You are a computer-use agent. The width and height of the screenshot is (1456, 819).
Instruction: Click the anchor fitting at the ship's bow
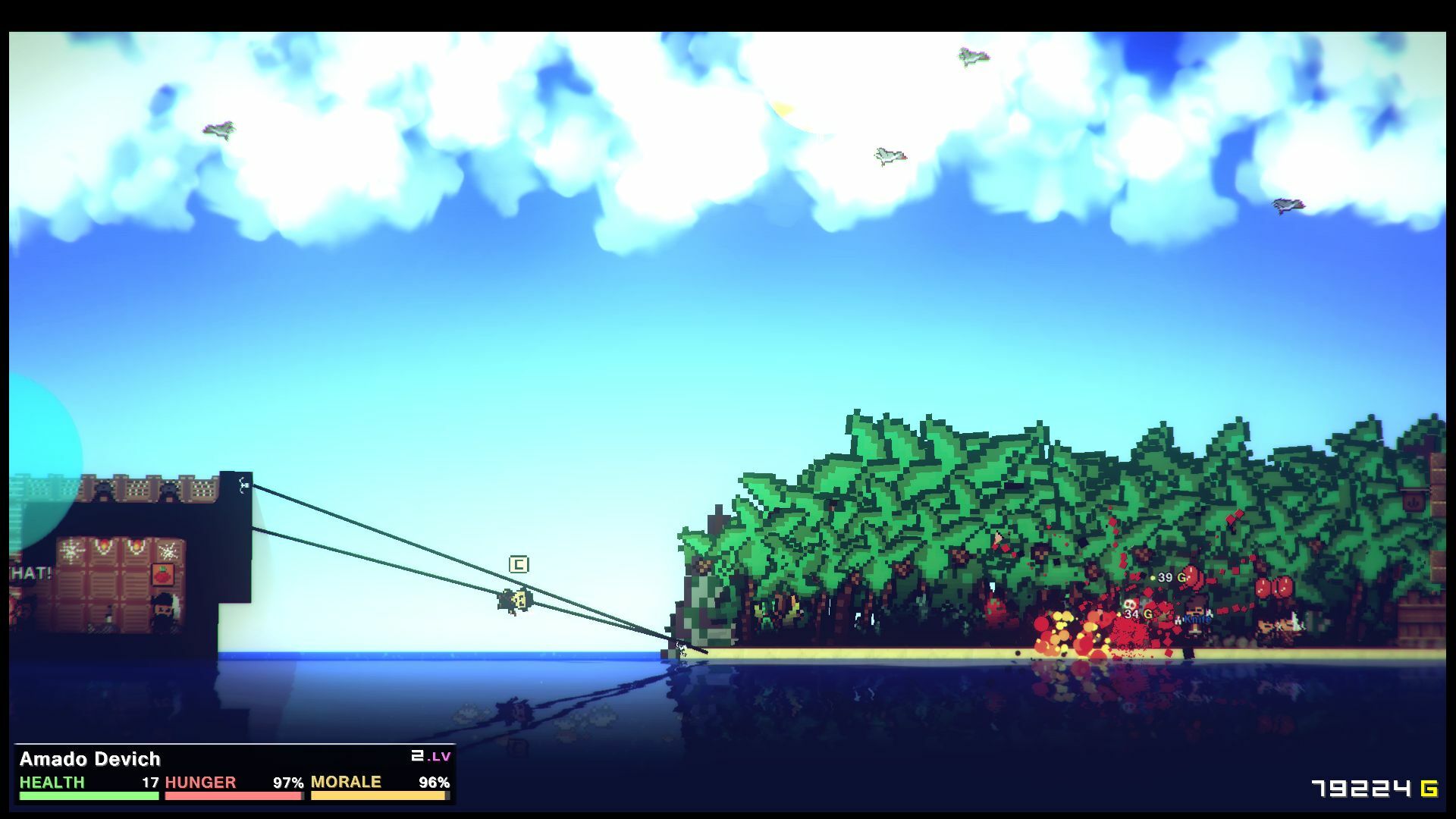(x=243, y=485)
